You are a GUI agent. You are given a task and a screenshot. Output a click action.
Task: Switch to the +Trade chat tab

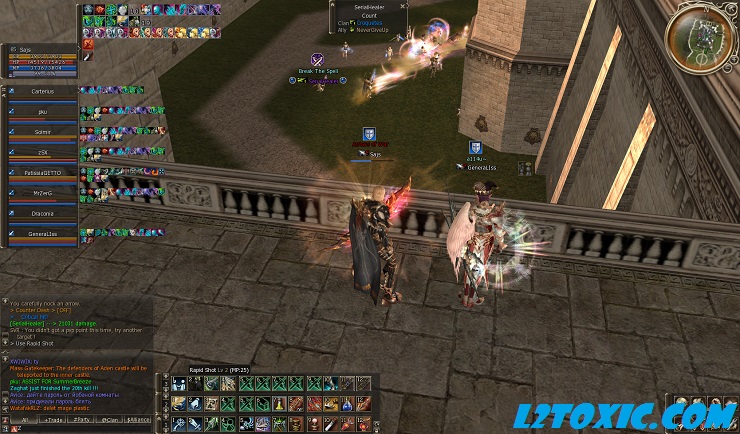tap(50, 421)
